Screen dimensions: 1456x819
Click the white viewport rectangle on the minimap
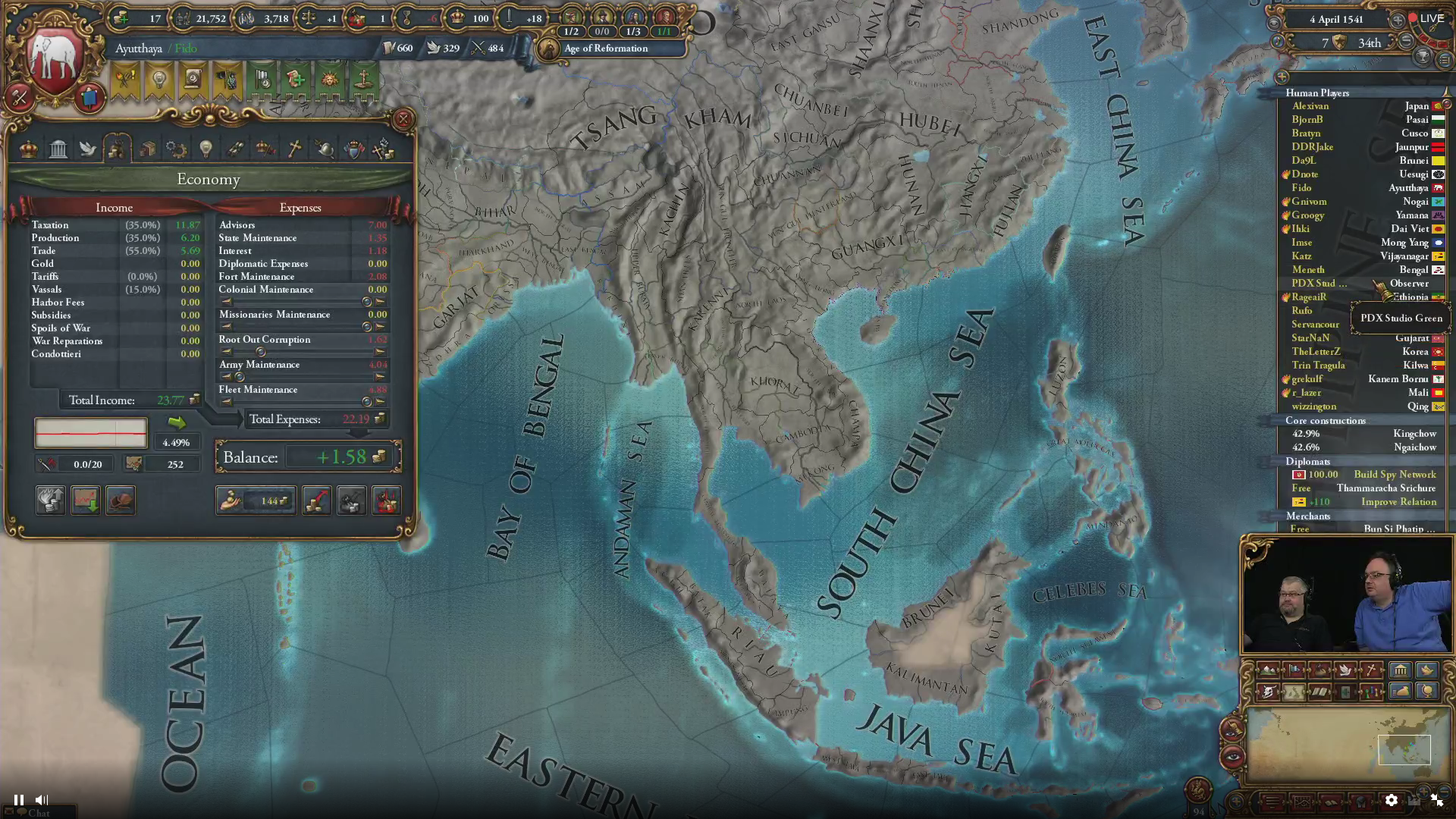point(1404,749)
